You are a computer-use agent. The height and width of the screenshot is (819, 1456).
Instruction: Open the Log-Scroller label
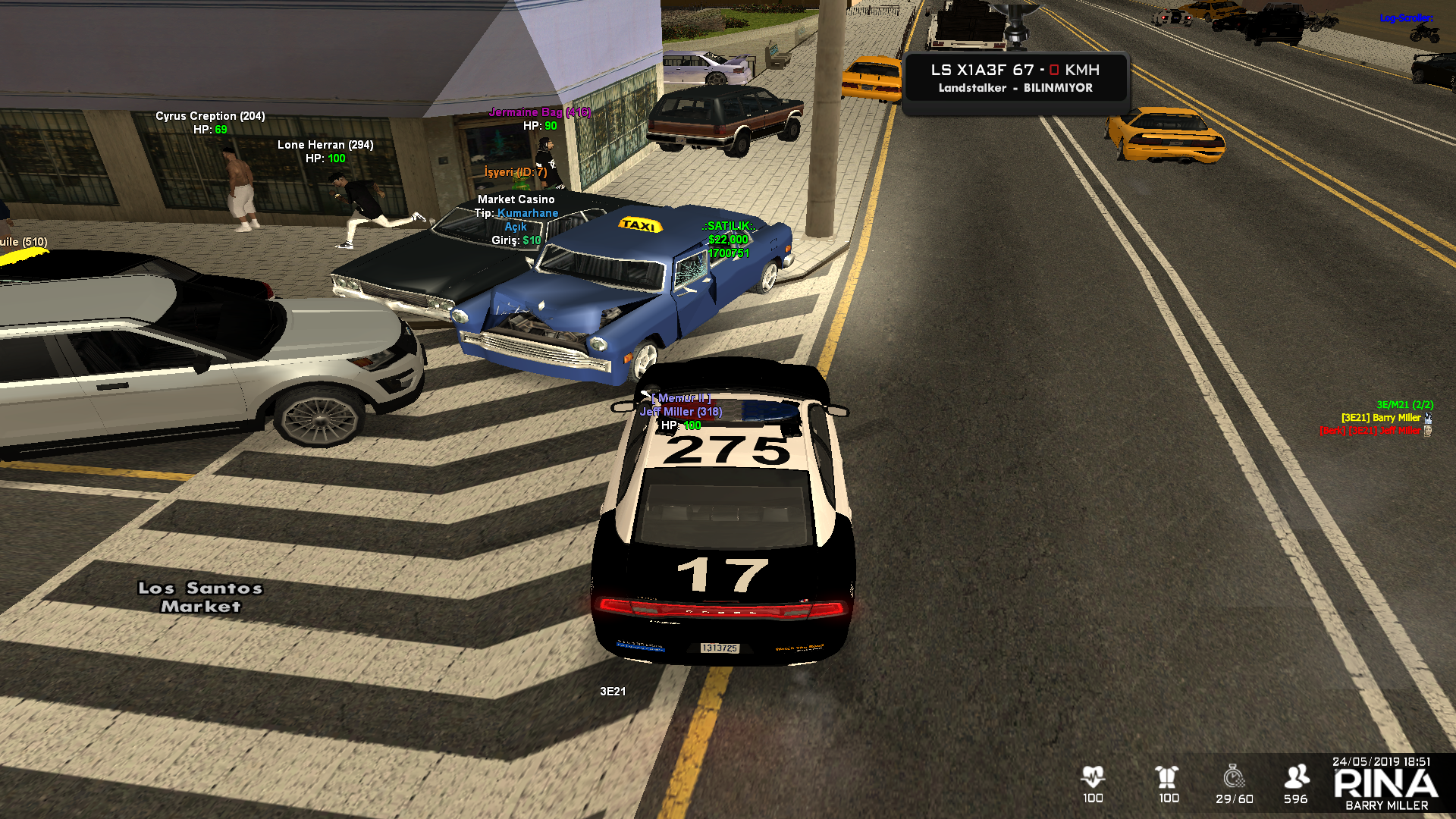pos(1405,18)
